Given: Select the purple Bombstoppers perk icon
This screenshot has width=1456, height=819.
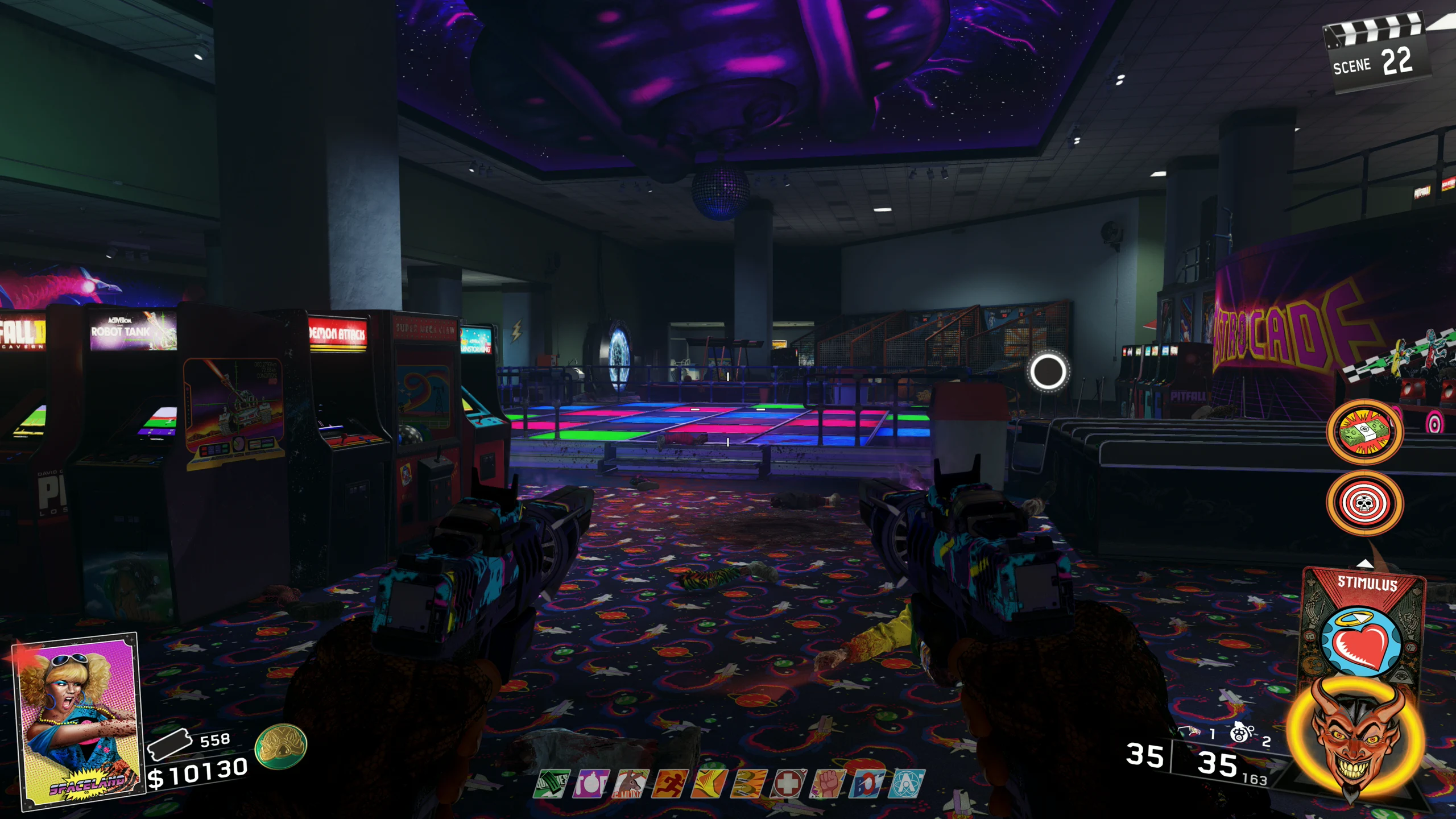Looking at the screenshot, I should pyautogui.click(x=591, y=784).
